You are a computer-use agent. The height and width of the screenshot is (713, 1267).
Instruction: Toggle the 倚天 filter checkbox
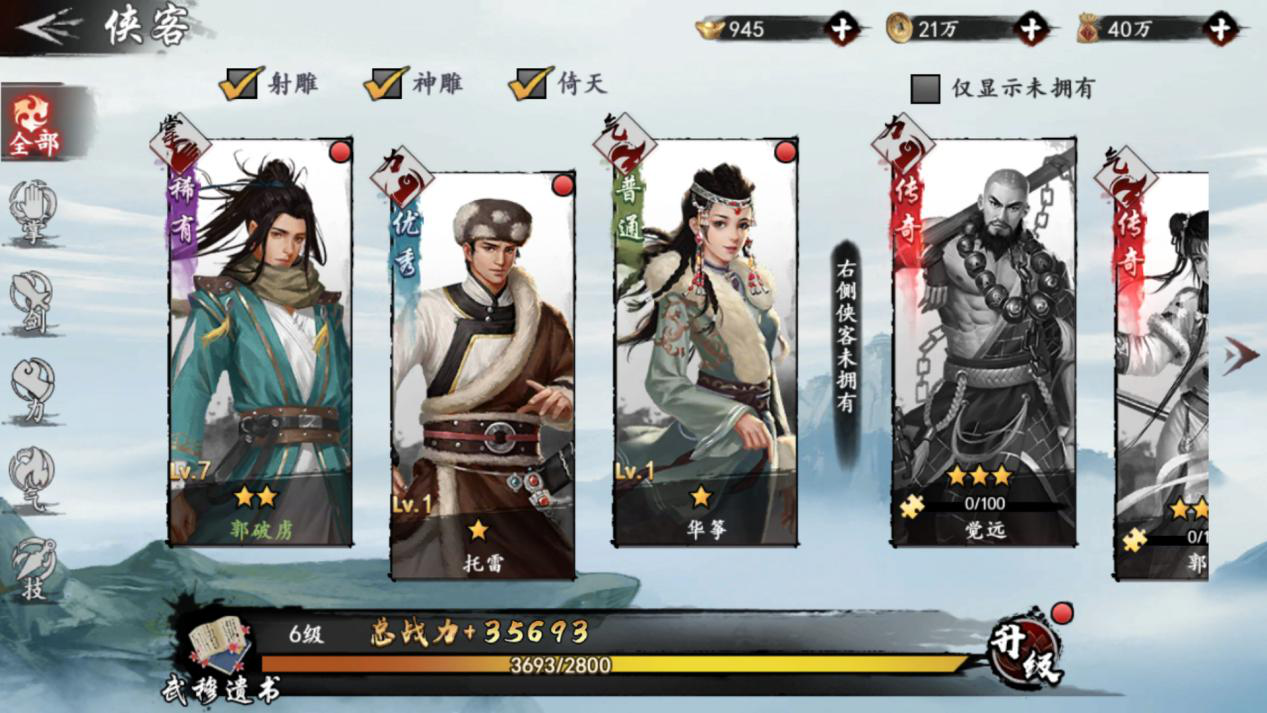[x=530, y=84]
